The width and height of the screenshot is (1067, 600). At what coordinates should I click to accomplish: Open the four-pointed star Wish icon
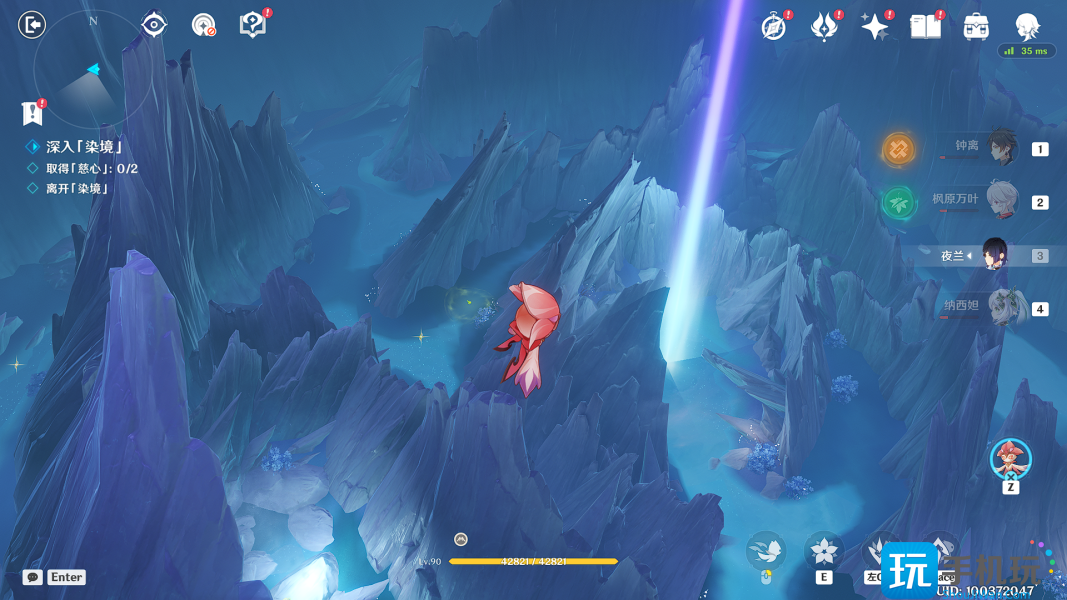[875, 27]
